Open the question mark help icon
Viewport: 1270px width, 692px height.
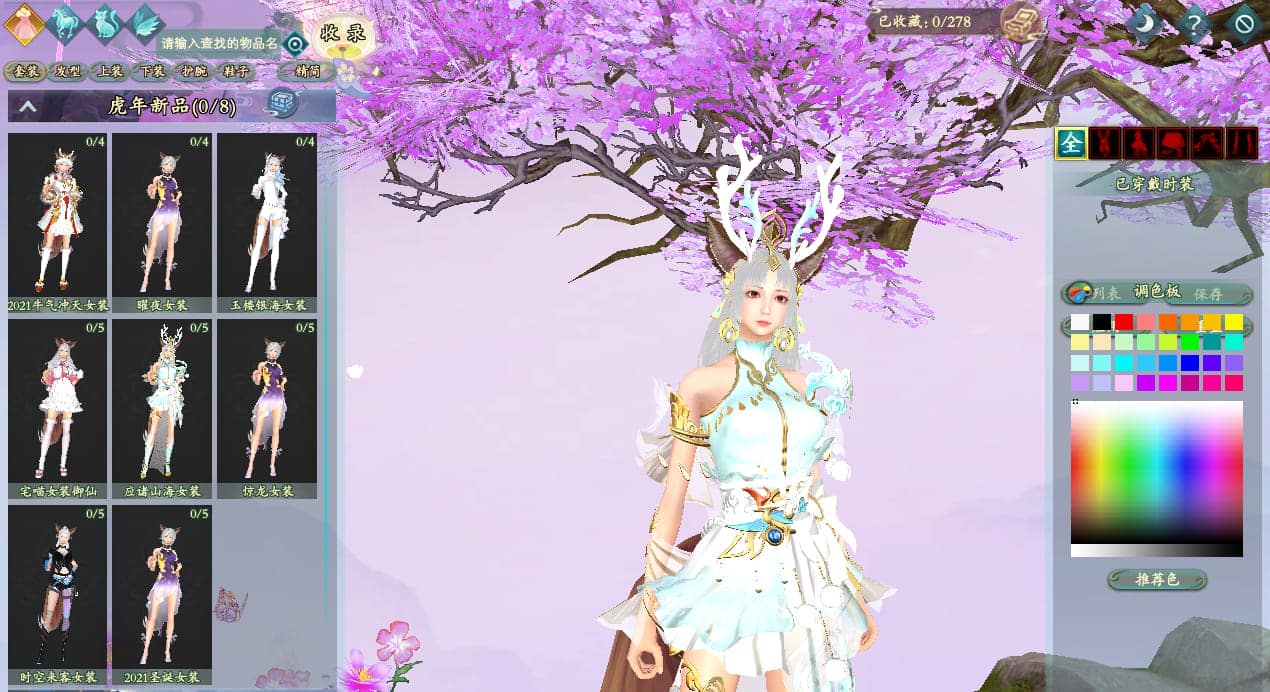coord(1193,21)
